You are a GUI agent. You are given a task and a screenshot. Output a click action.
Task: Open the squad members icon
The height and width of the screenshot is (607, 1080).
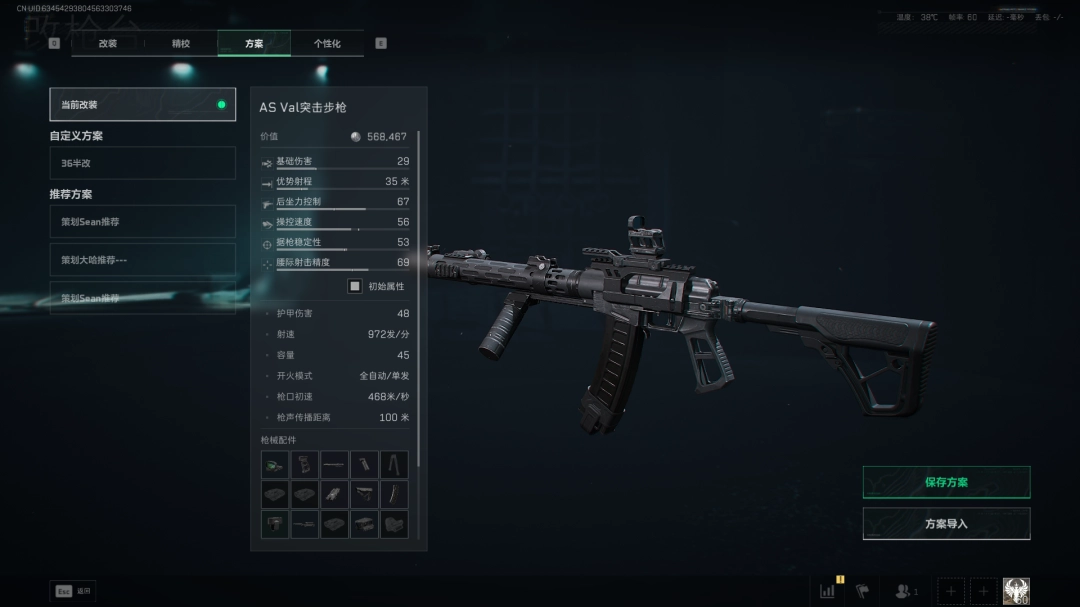click(x=905, y=591)
